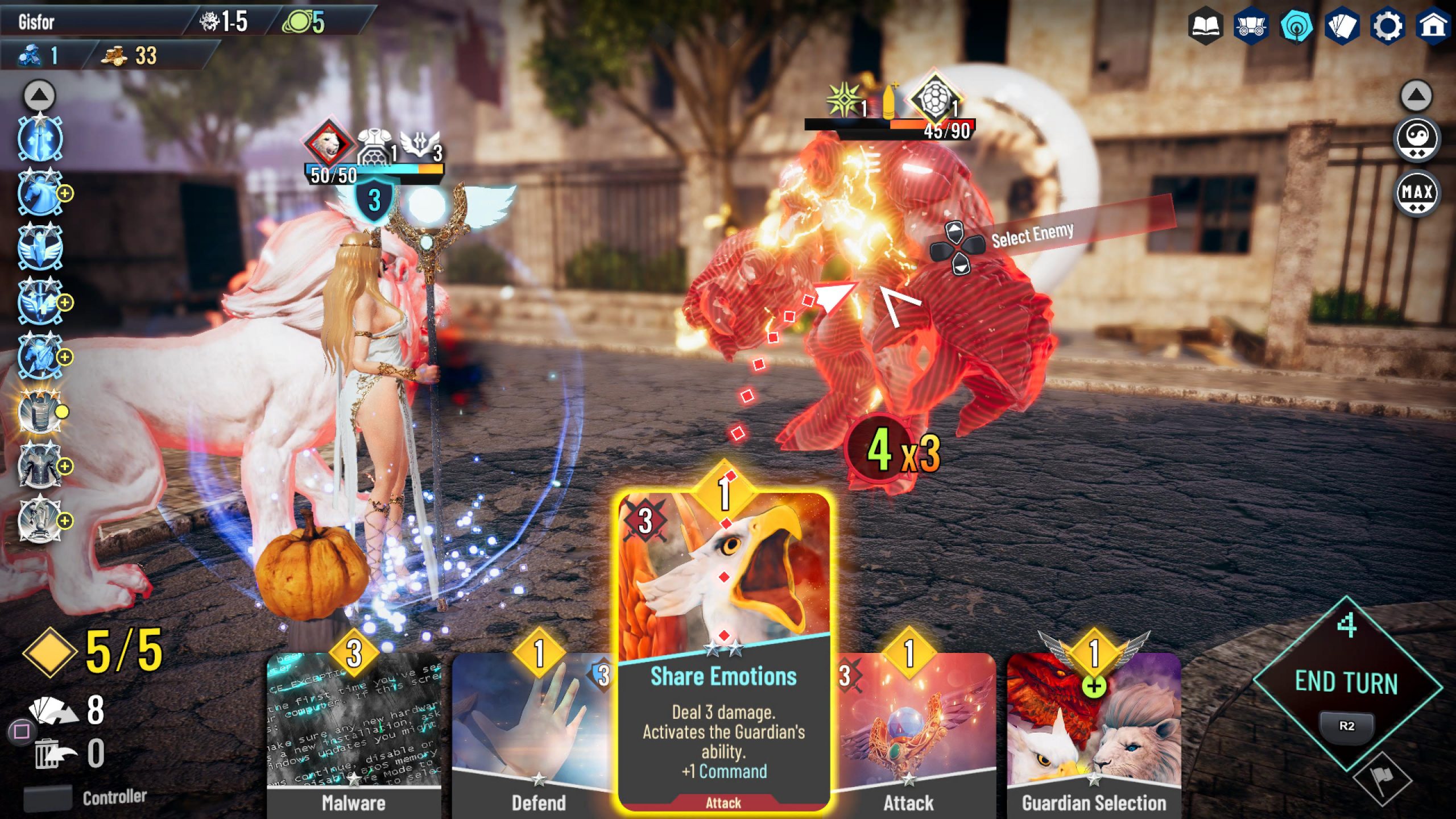The height and width of the screenshot is (819, 1456).
Task: View the discard pile trash icon
Action: 55,754
